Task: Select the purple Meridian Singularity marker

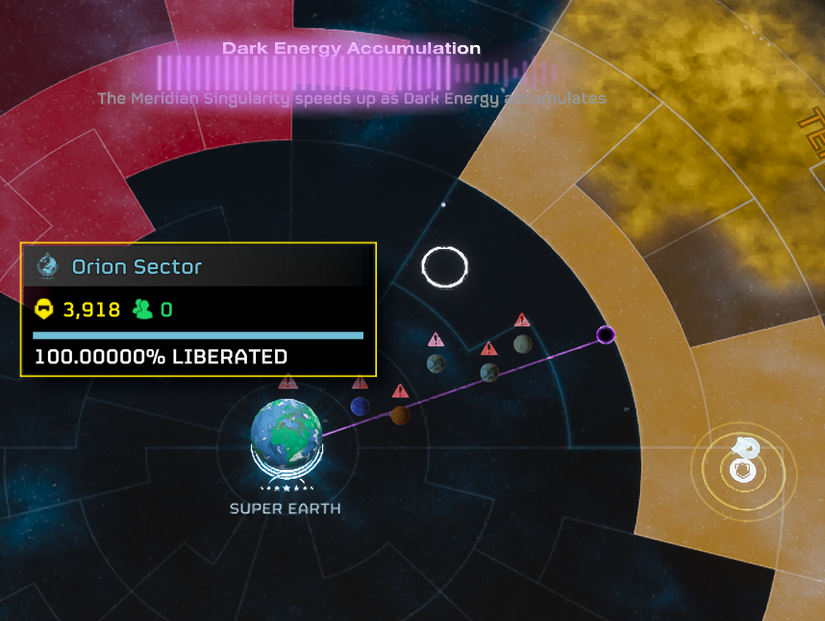Action: (x=605, y=334)
